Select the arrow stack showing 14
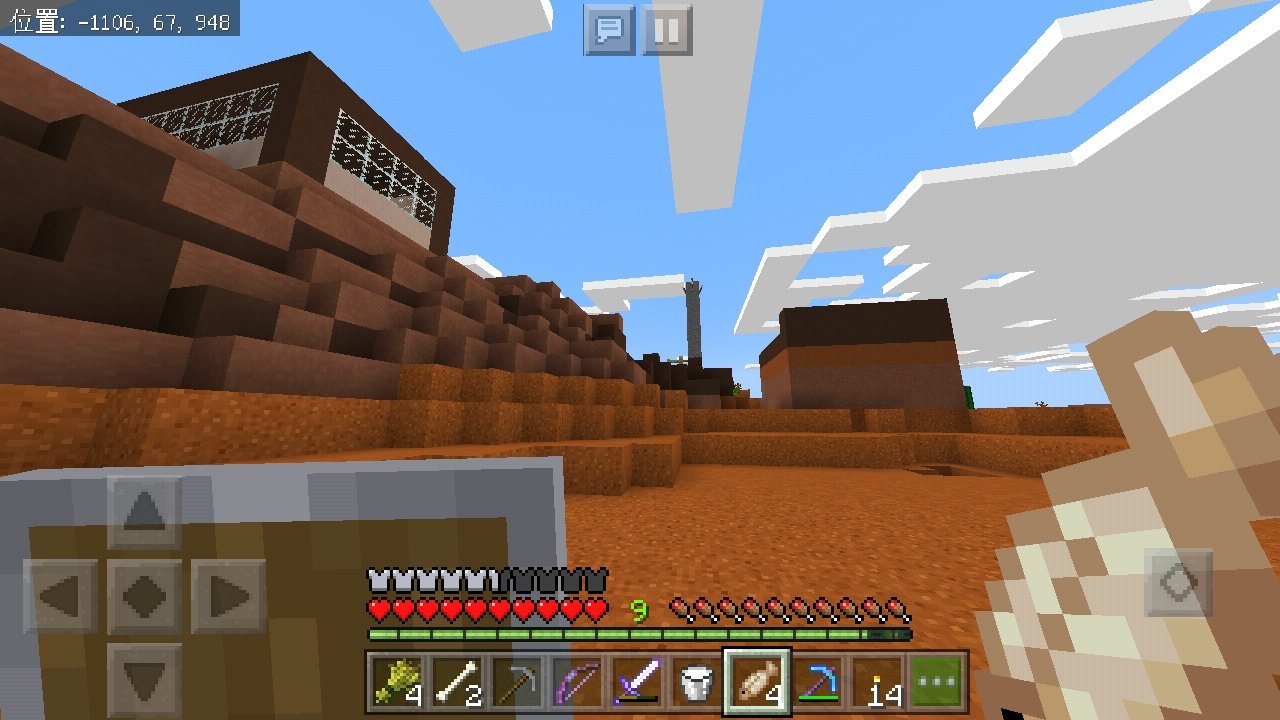This screenshot has width=1280, height=720. pyautogui.click(x=877, y=680)
